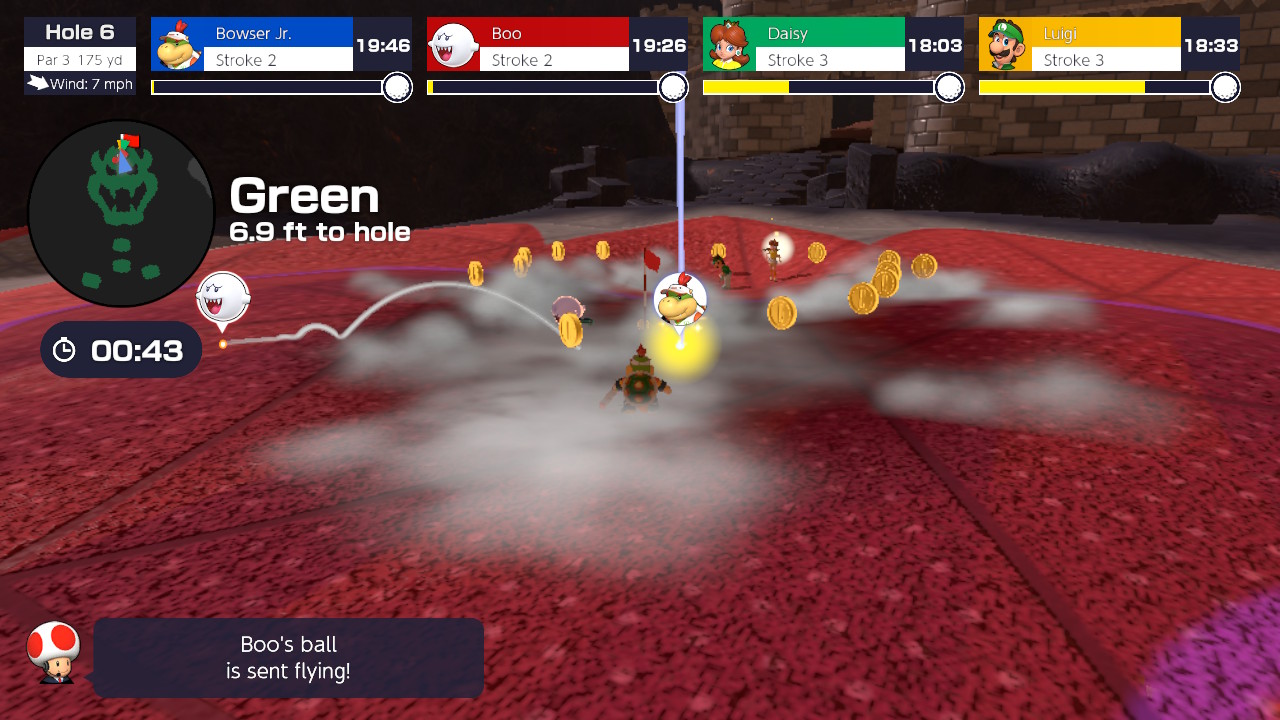Expand the circular minimap overview
The image size is (1280, 720).
pos(120,212)
